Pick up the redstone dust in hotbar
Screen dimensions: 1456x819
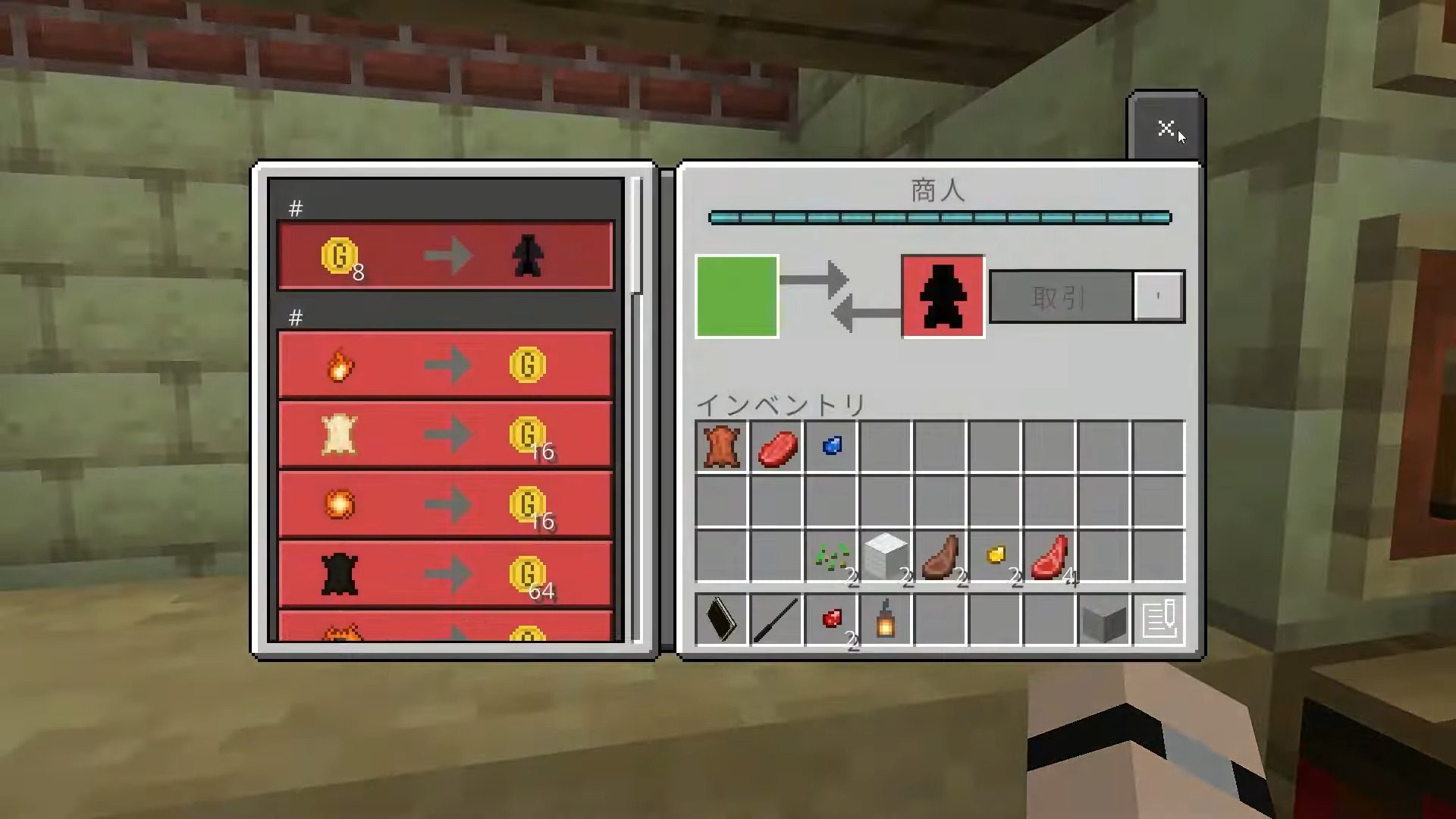point(831,620)
